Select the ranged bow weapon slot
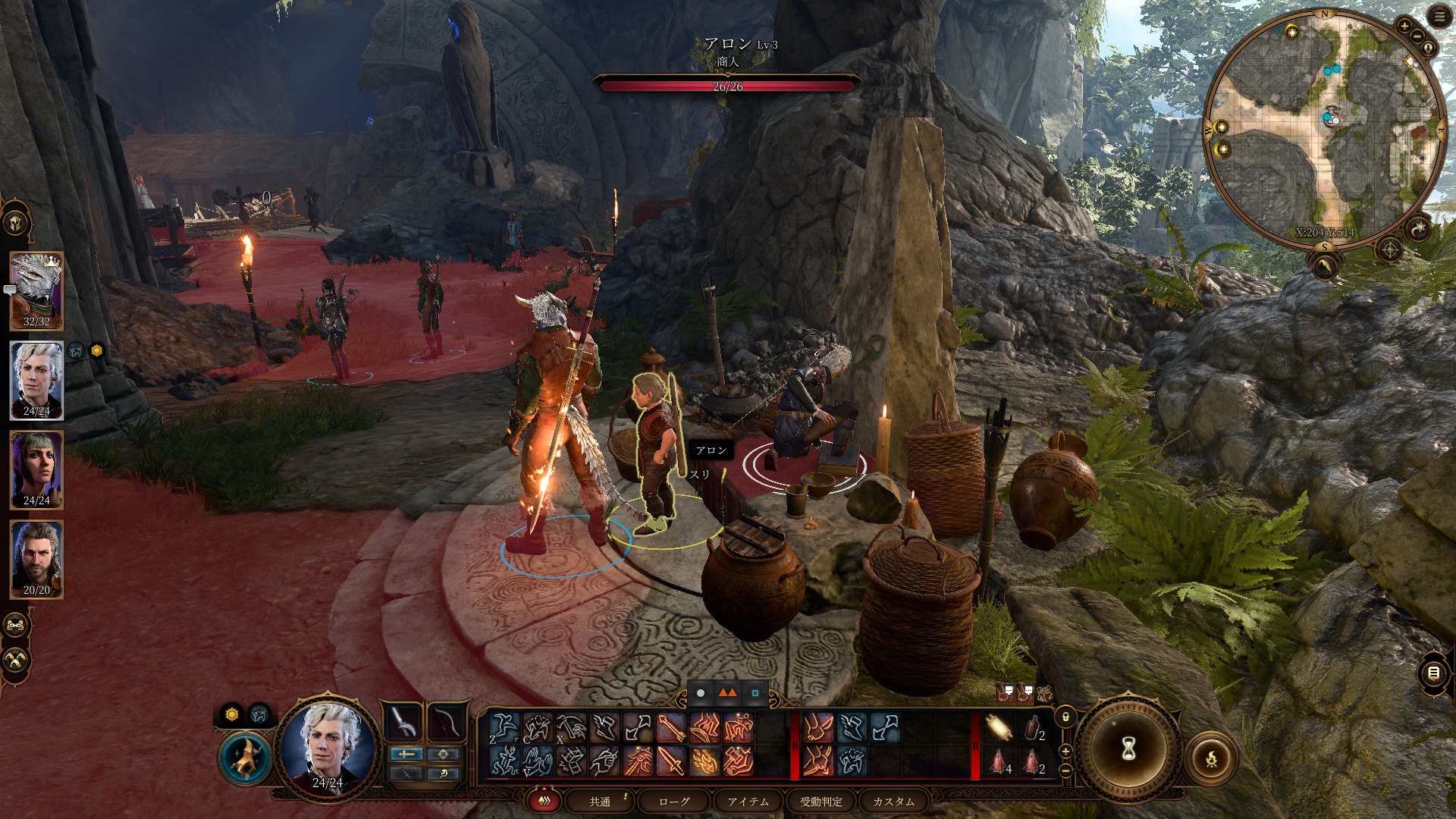 [x=444, y=723]
